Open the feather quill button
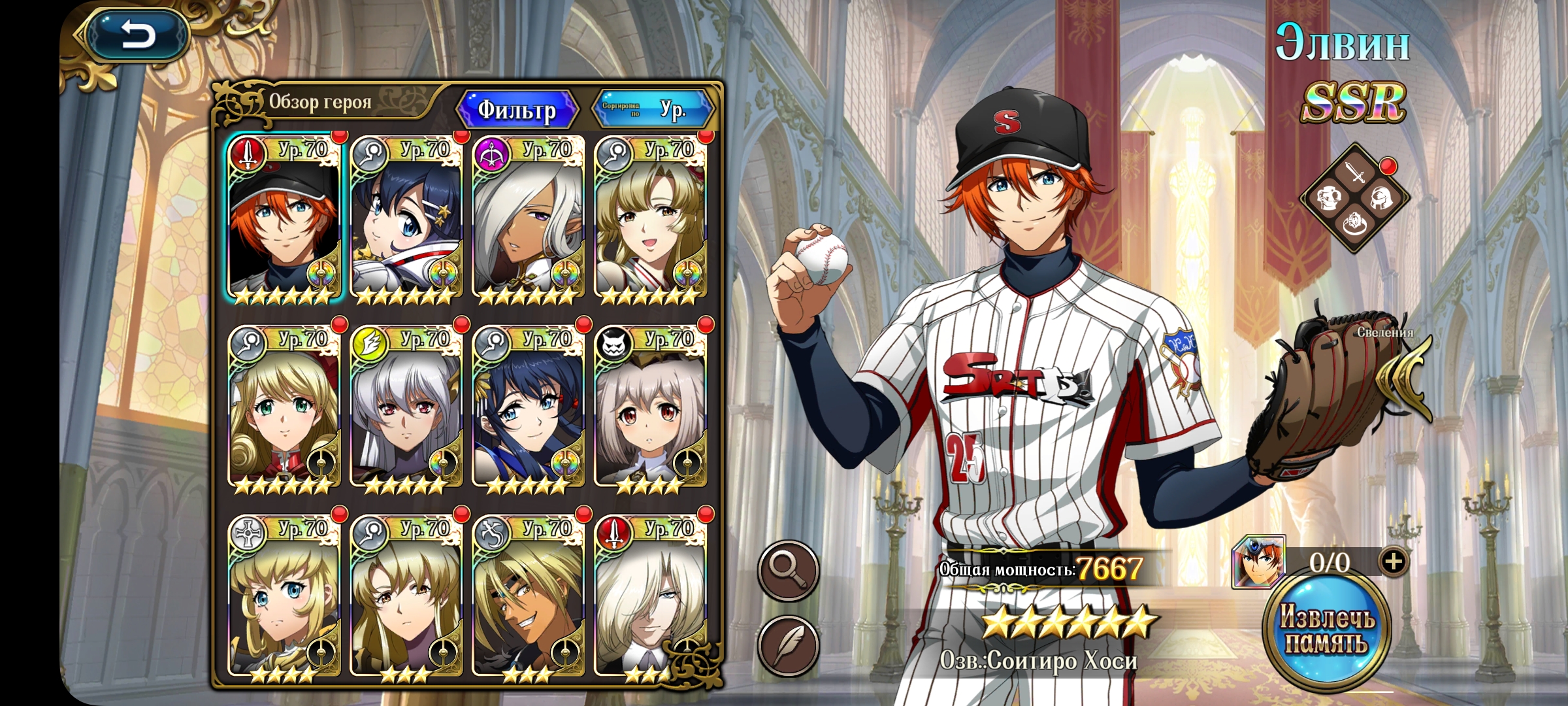This screenshot has height=706, width=1568. click(788, 646)
